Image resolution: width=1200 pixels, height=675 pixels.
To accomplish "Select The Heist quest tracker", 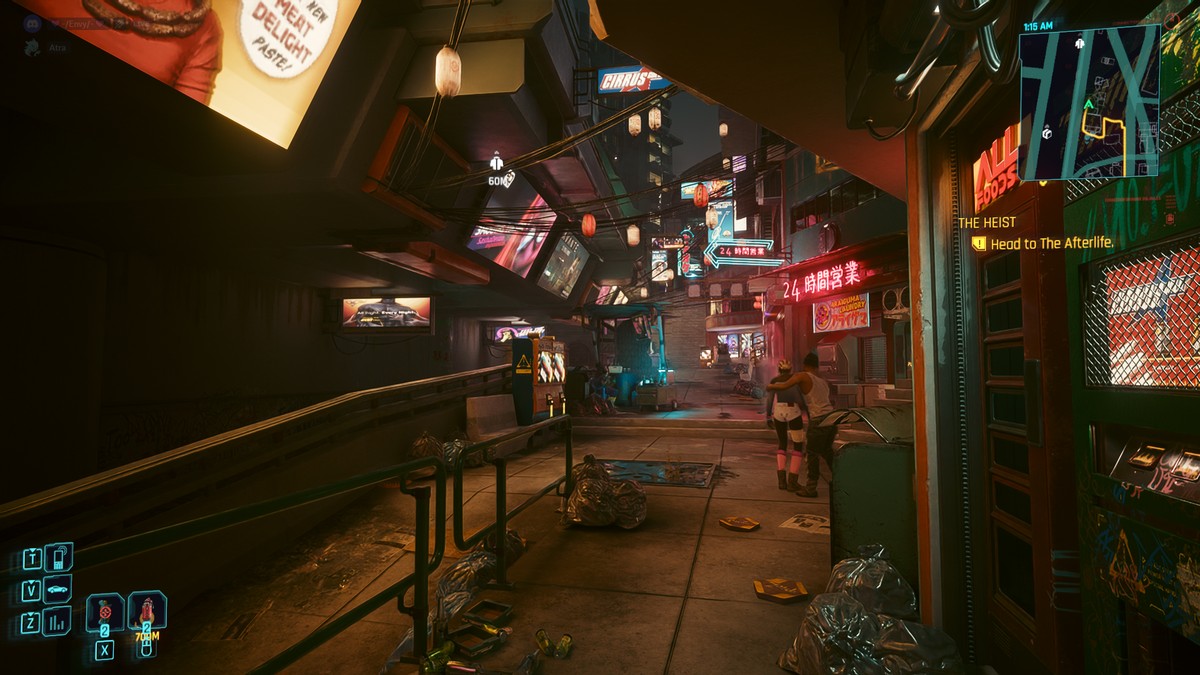I will click(x=987, y=222).
